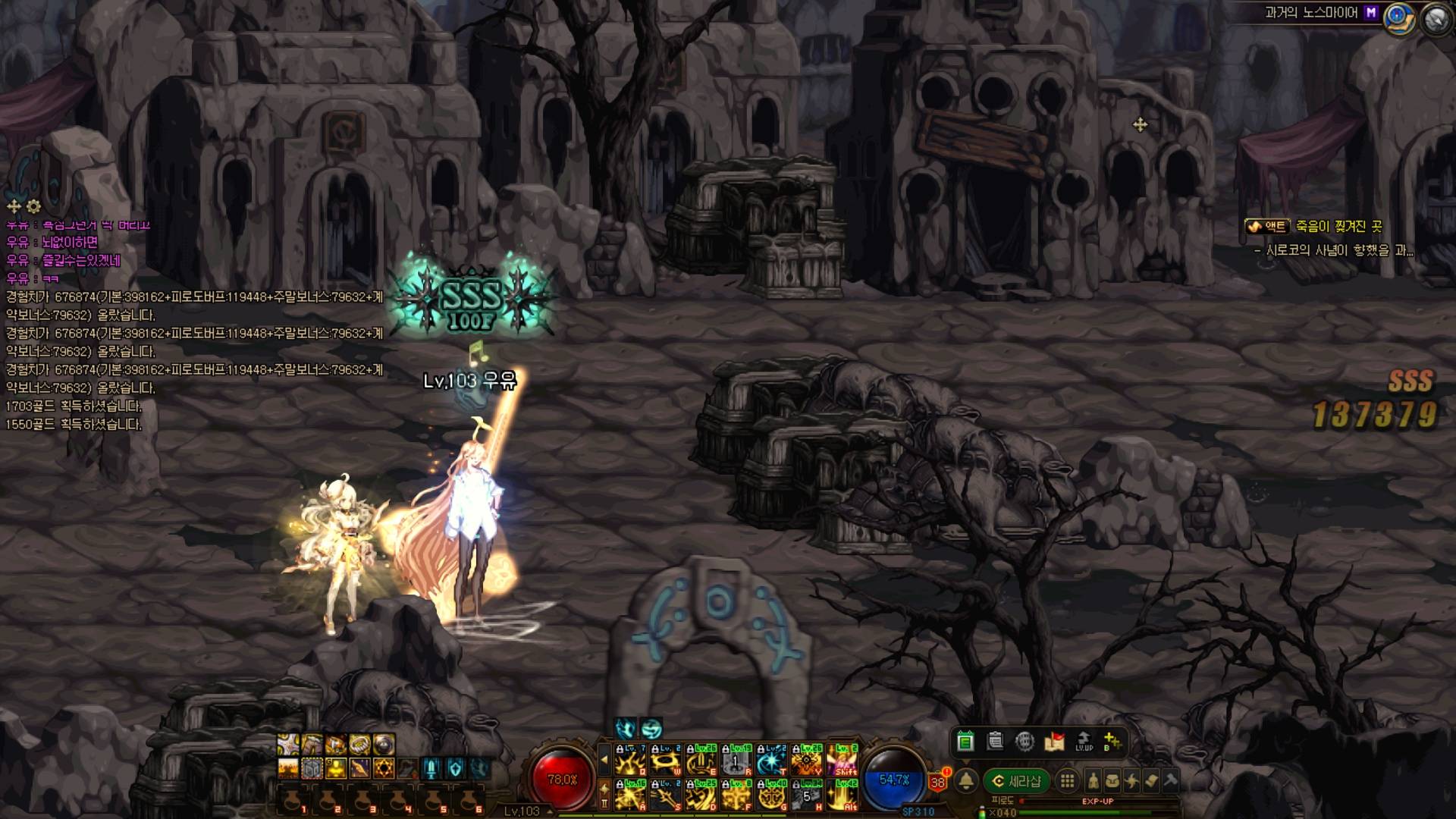Open the inventory bag icon

click(x=1112, y=781)
